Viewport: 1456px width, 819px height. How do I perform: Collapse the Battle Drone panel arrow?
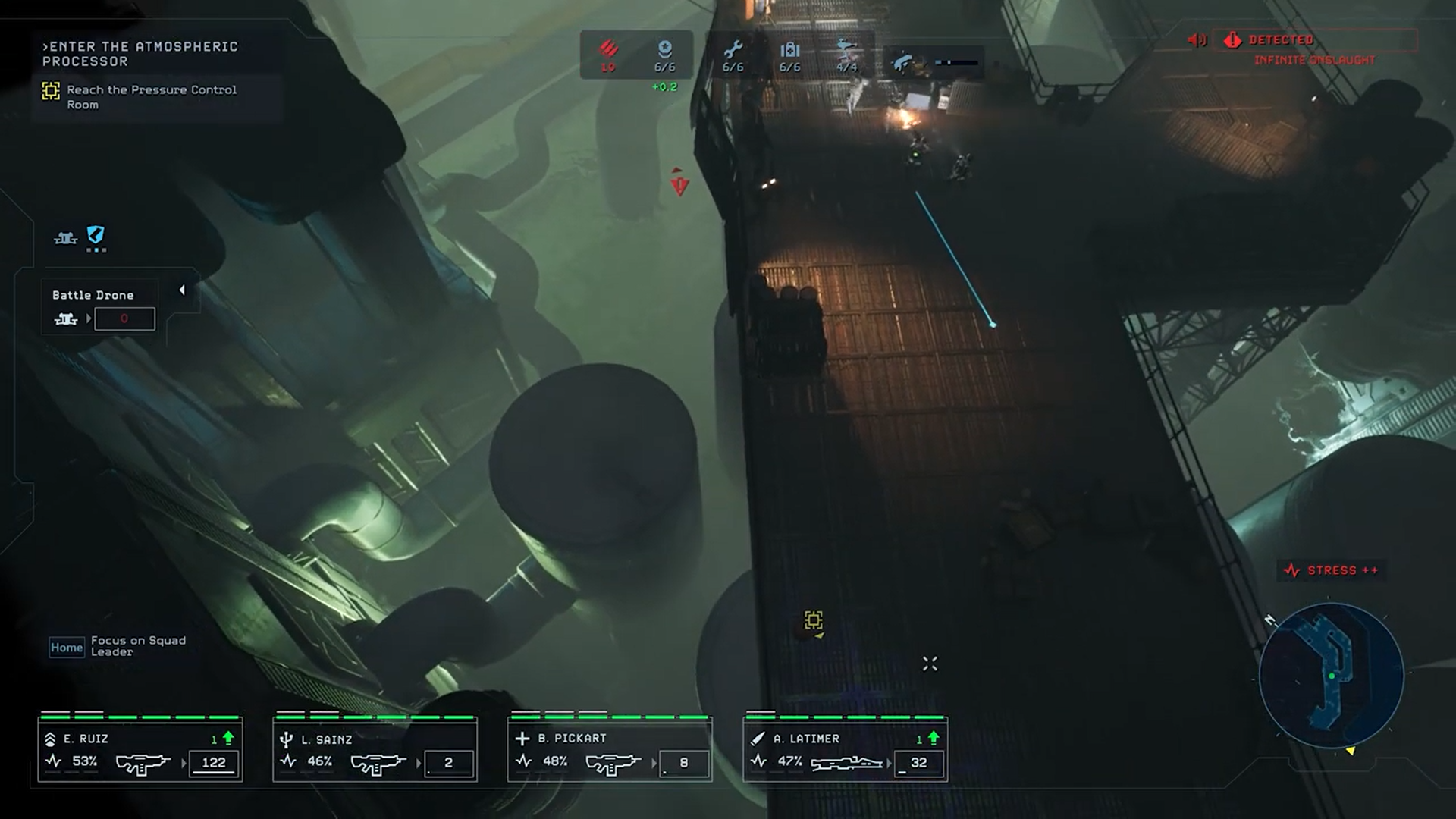coord(182,290)
